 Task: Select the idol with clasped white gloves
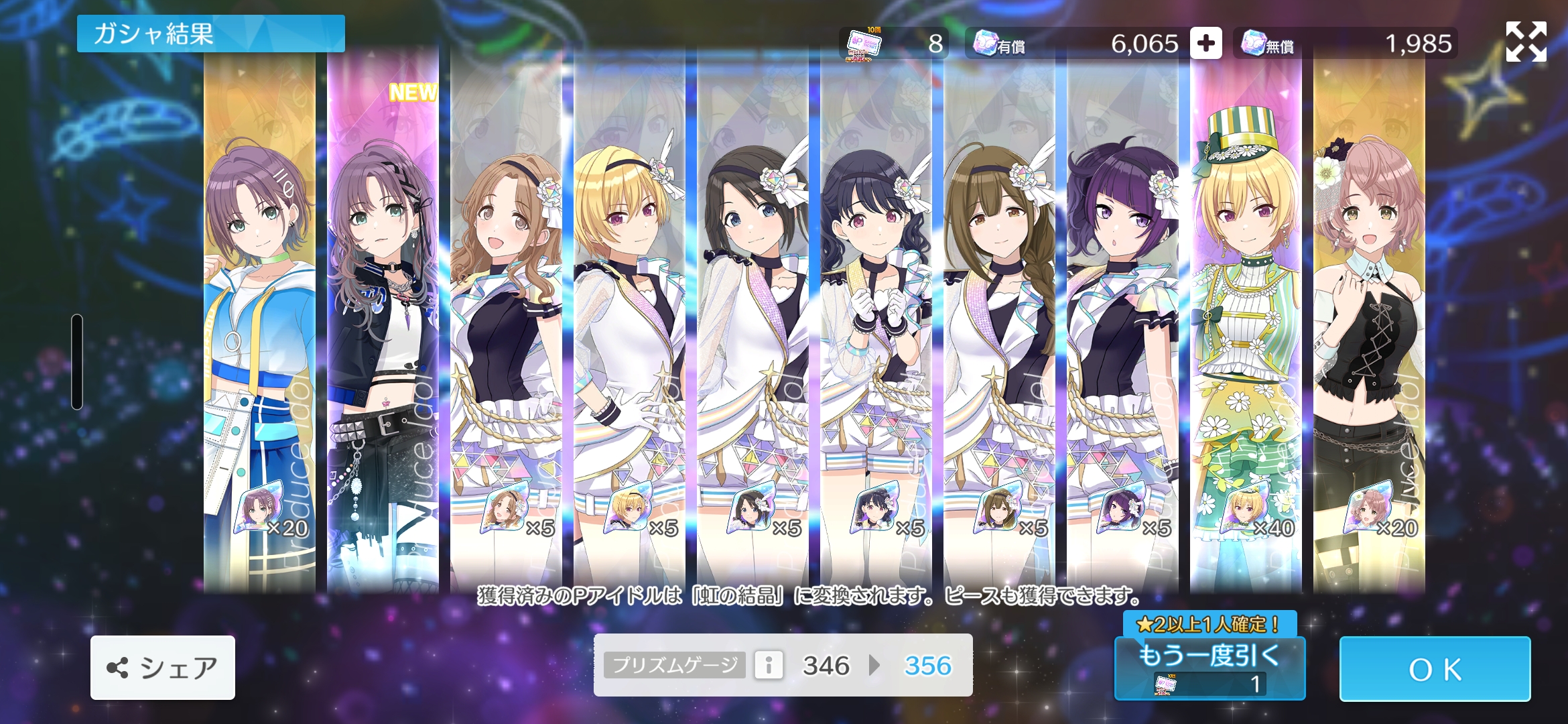pos(876,322)
